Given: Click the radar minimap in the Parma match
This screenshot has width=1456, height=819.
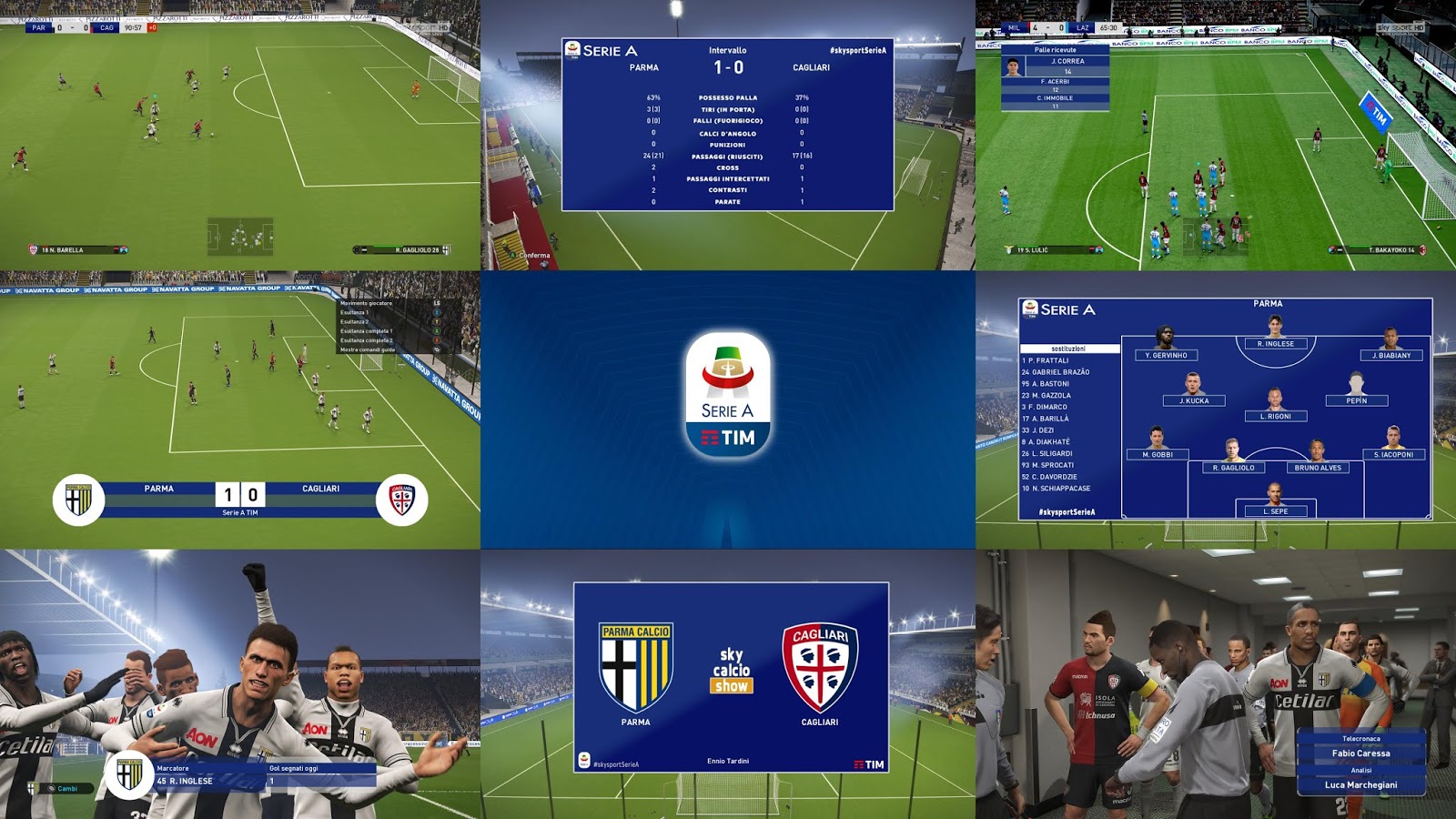Looking at the screenshot, I should [x=240, y=238].
